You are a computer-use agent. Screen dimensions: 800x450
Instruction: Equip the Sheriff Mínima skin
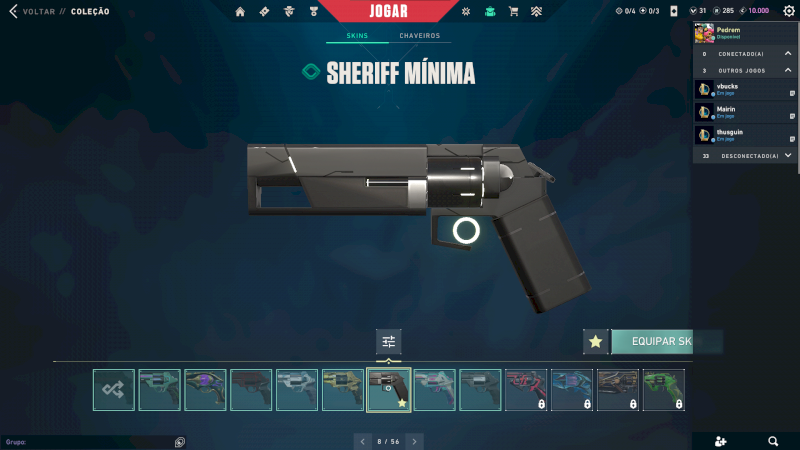[x=664, y=342]
